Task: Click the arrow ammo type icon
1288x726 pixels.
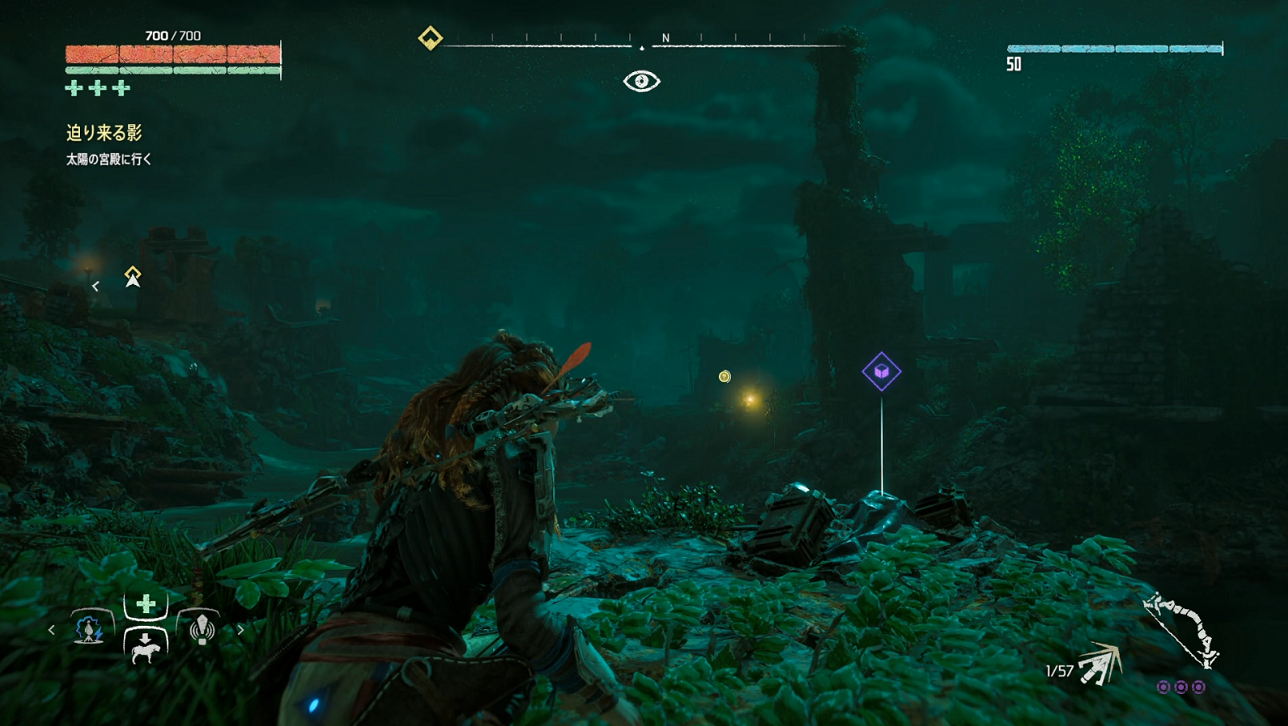Action: pyautogui.click(x=1101, y=664)
